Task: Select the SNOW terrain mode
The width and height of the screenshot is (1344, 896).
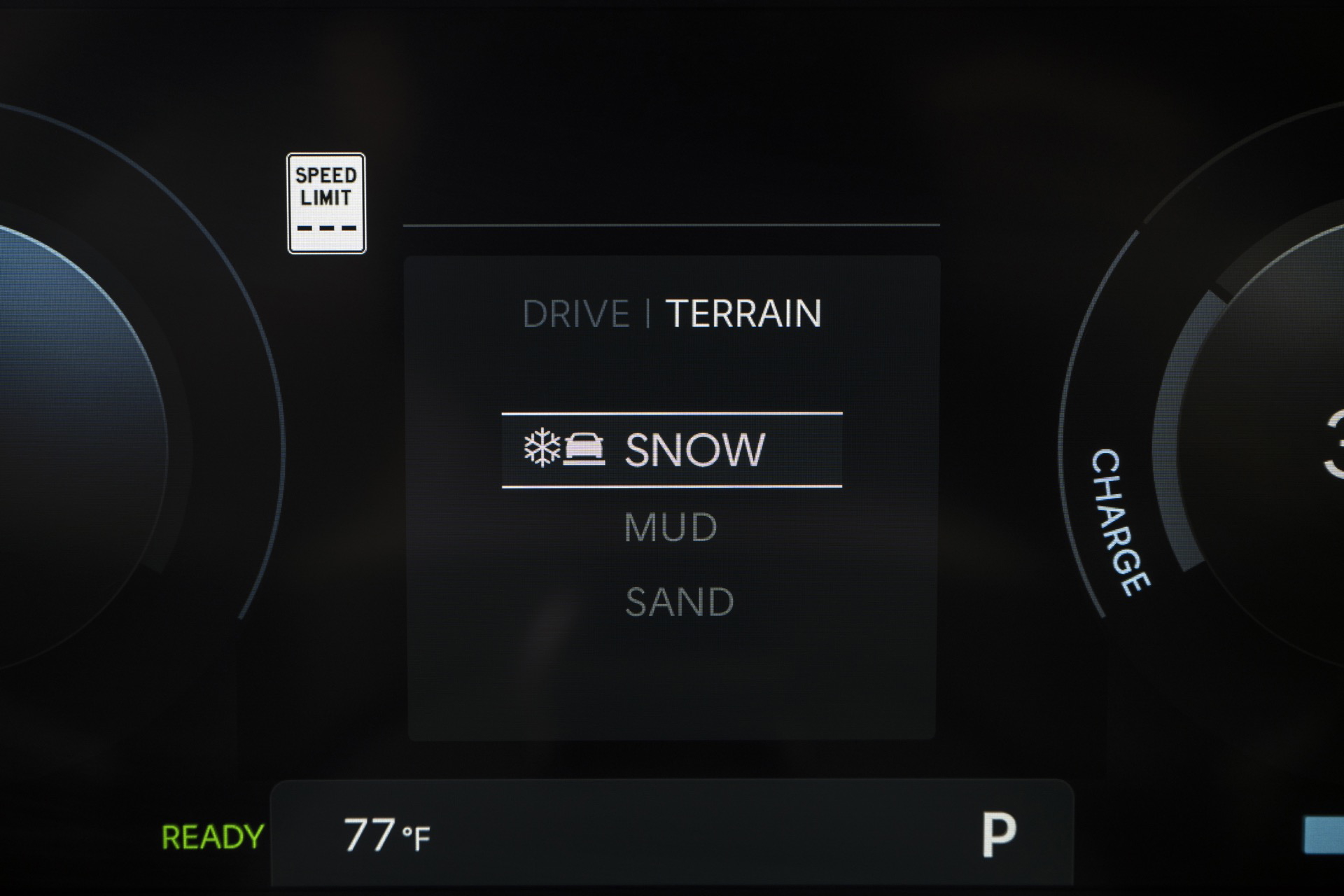Action: coord(672,449)
